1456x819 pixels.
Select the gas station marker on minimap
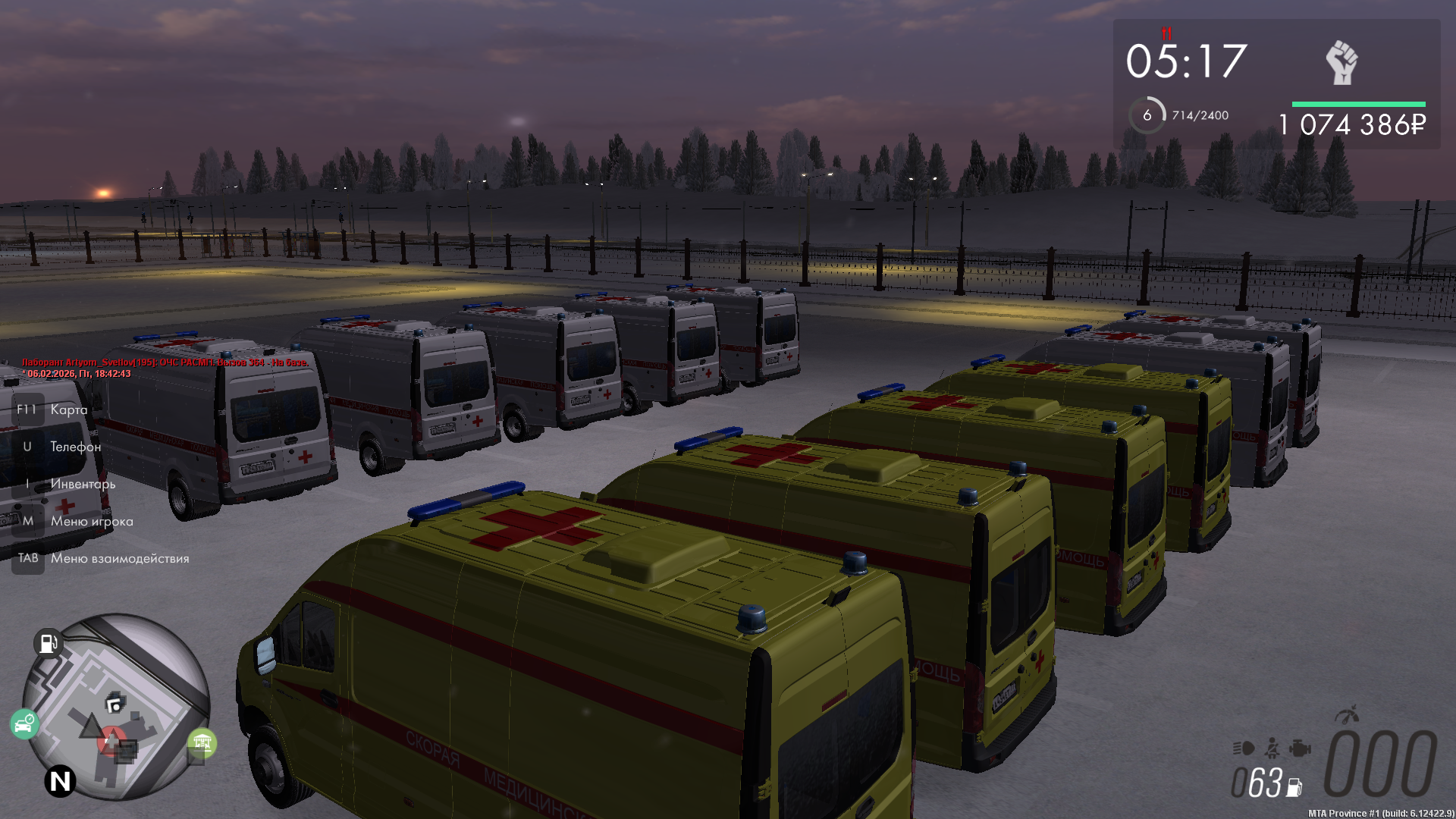click(48, 643)
